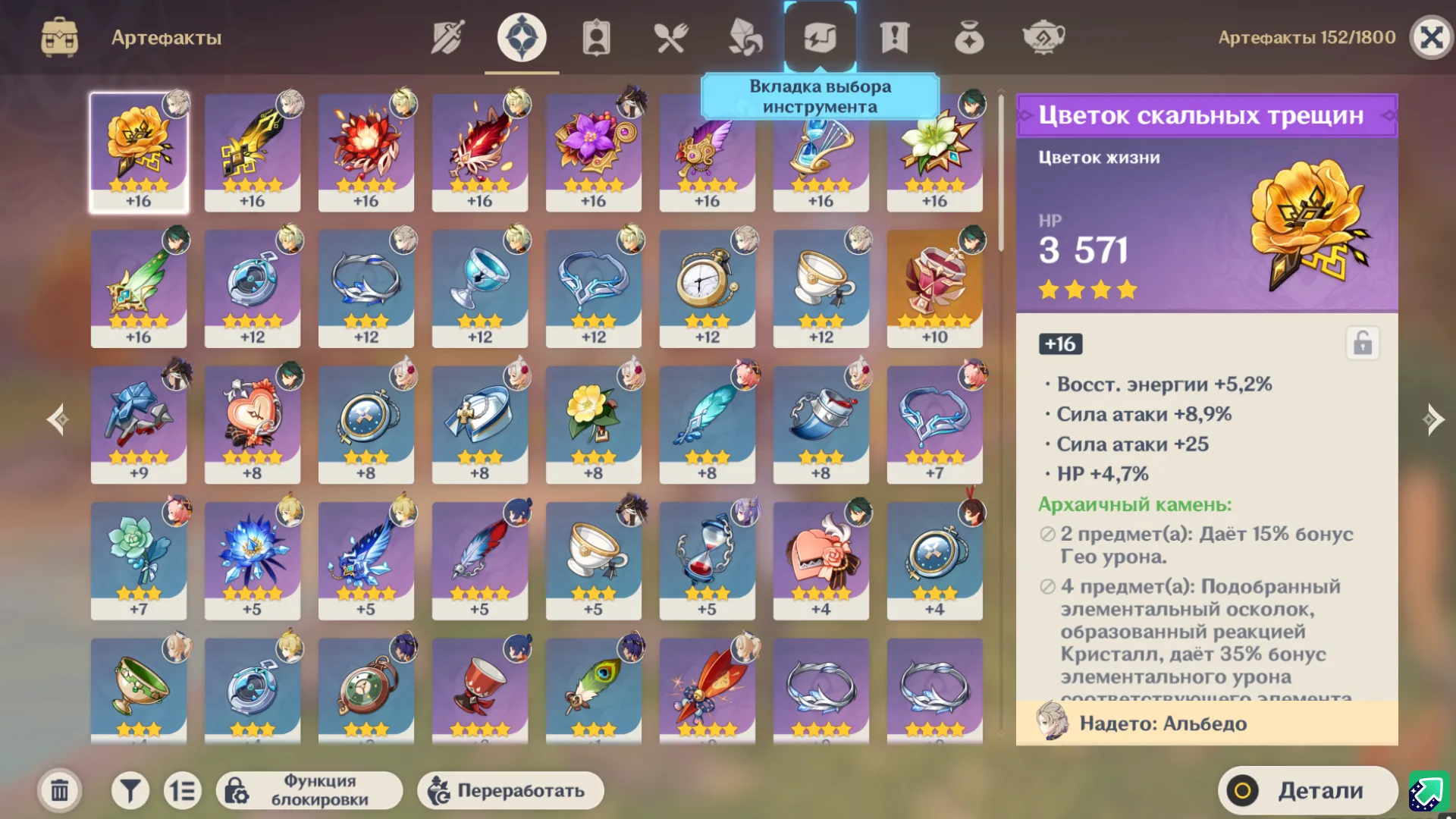Screen dimensions: 1456x819
Task: Select the +10 five-star flower artifact
Action: [x=935, y=288]
